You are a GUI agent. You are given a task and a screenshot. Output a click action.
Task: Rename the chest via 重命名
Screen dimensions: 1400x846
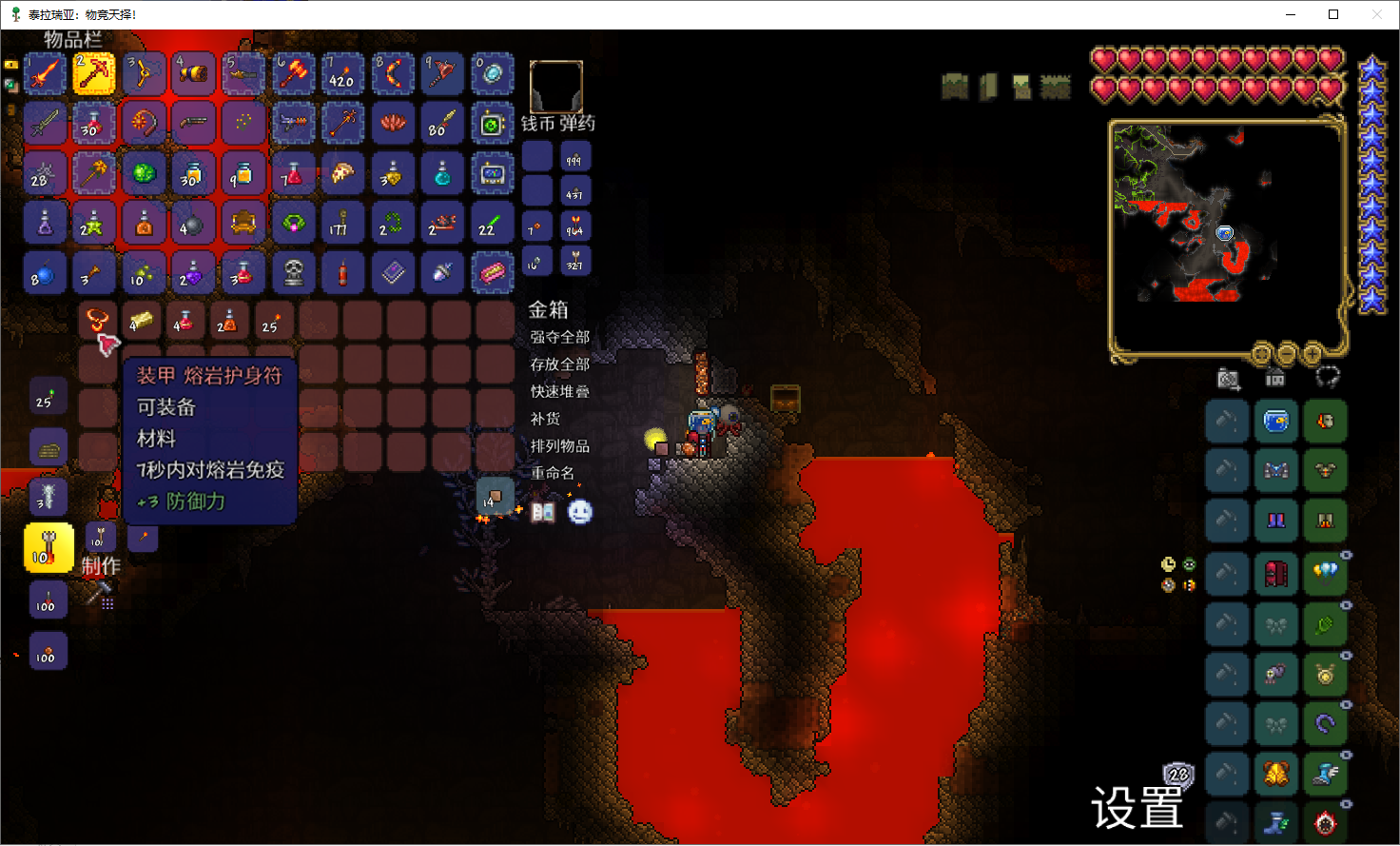(x=553, y=473)
